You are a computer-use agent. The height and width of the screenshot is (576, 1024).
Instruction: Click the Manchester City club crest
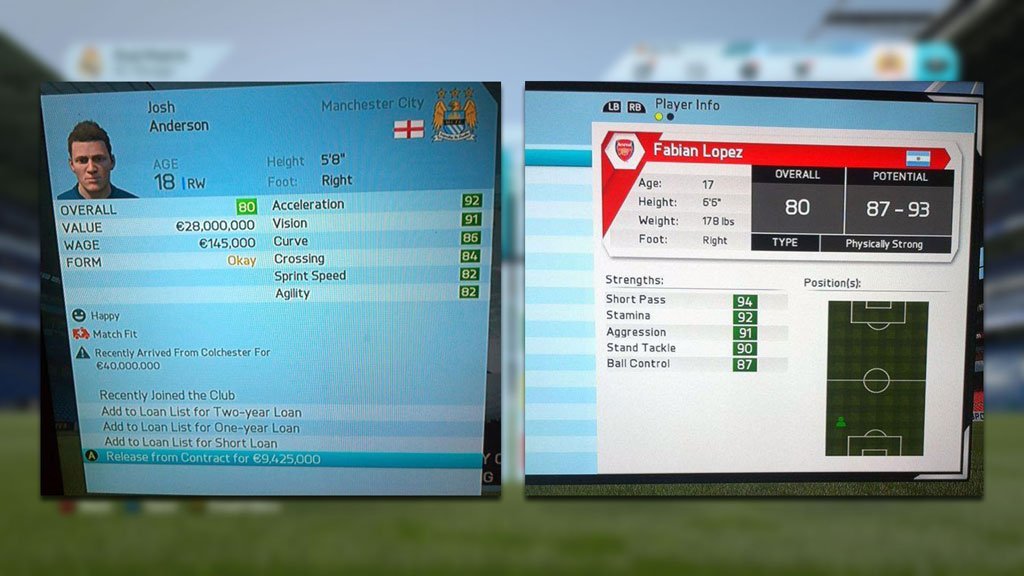453,114
